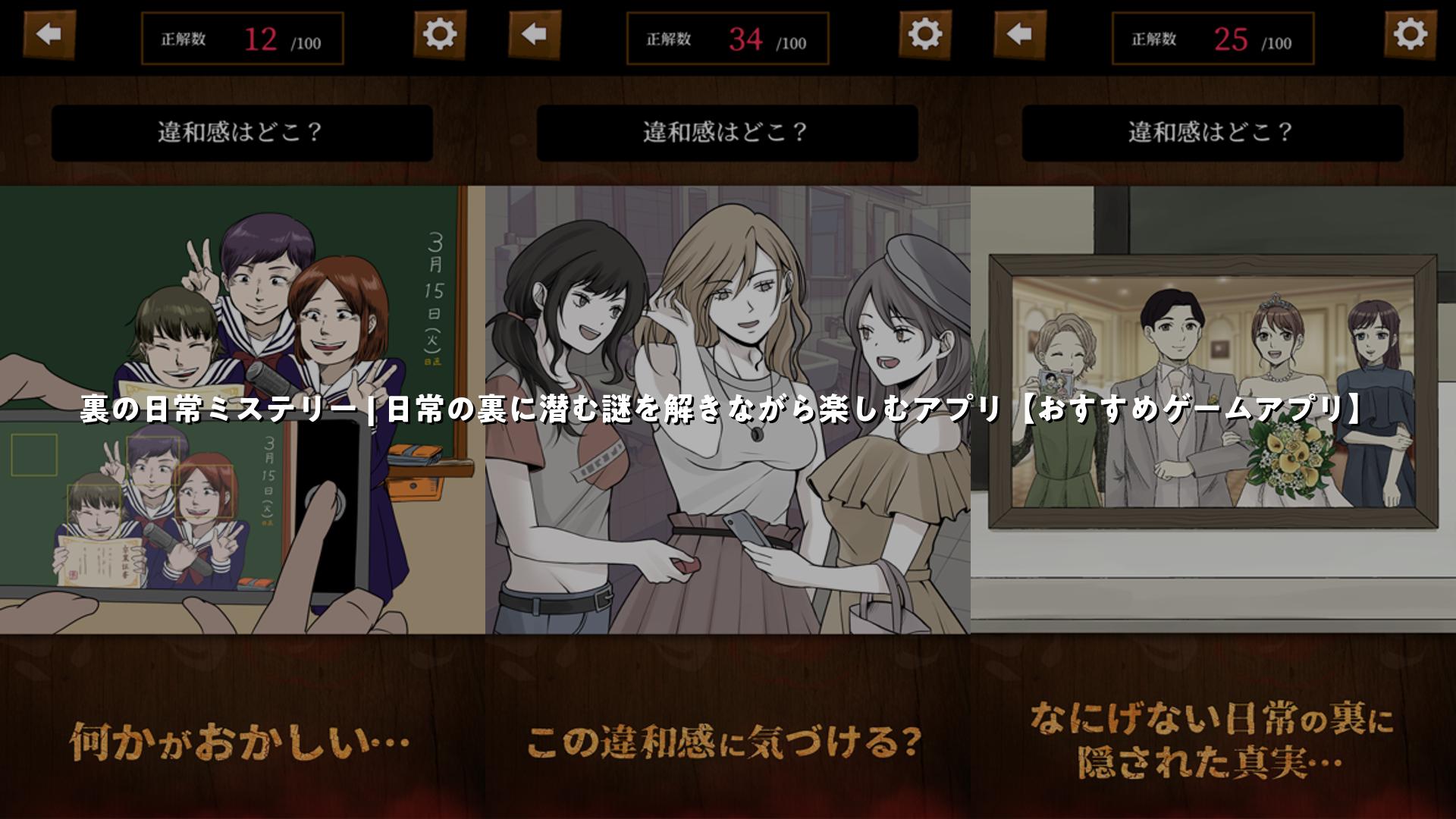Tap the back arrow beside the 12/100 counter
This screenshot has height=819, width=1456.
coord(49,34)
